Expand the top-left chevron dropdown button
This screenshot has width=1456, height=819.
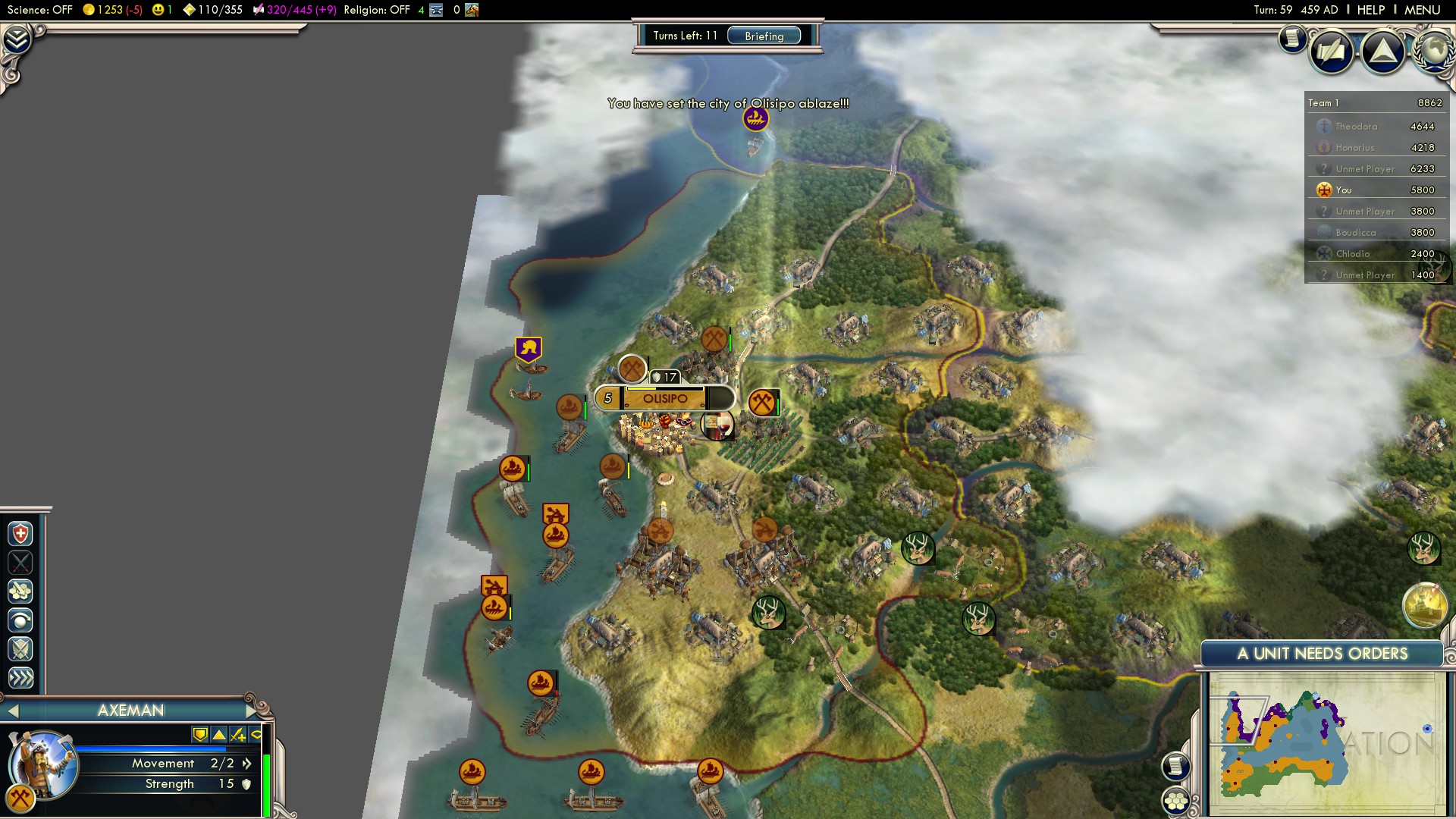click(17, 39)
